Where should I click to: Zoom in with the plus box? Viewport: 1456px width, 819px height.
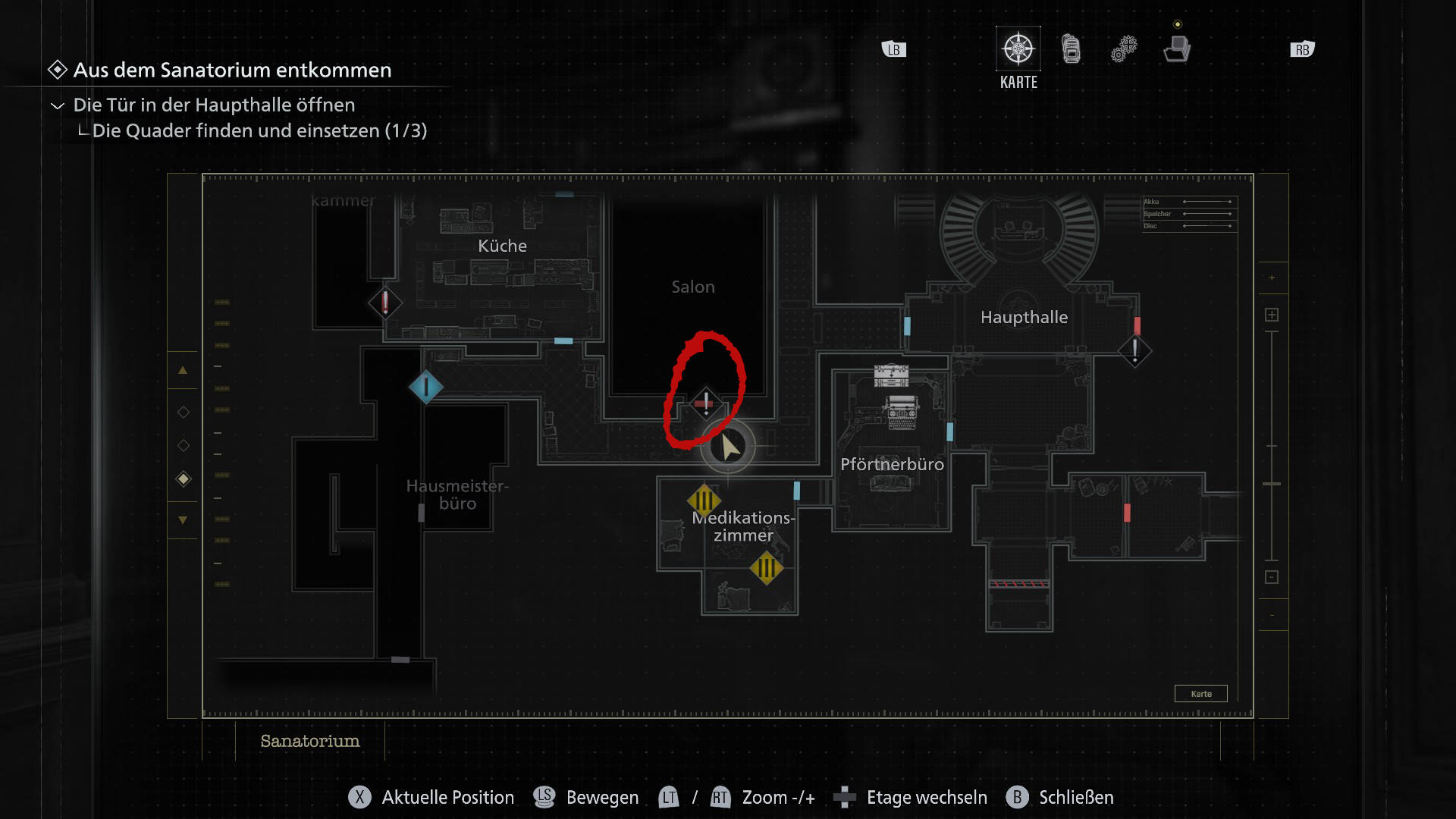pyautogui.click(x=1272, y=315)
